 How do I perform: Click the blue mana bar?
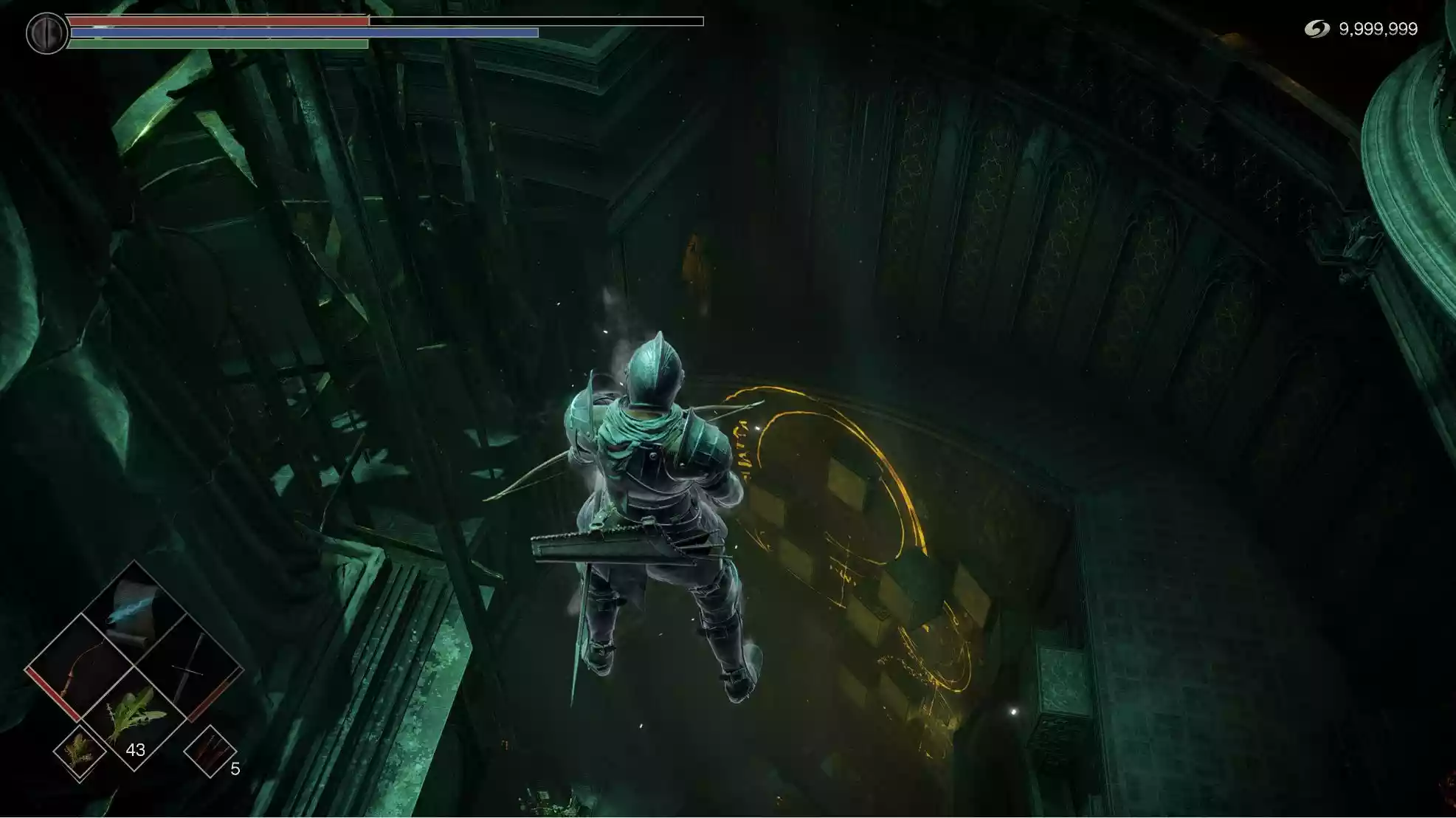click(303, 33)
